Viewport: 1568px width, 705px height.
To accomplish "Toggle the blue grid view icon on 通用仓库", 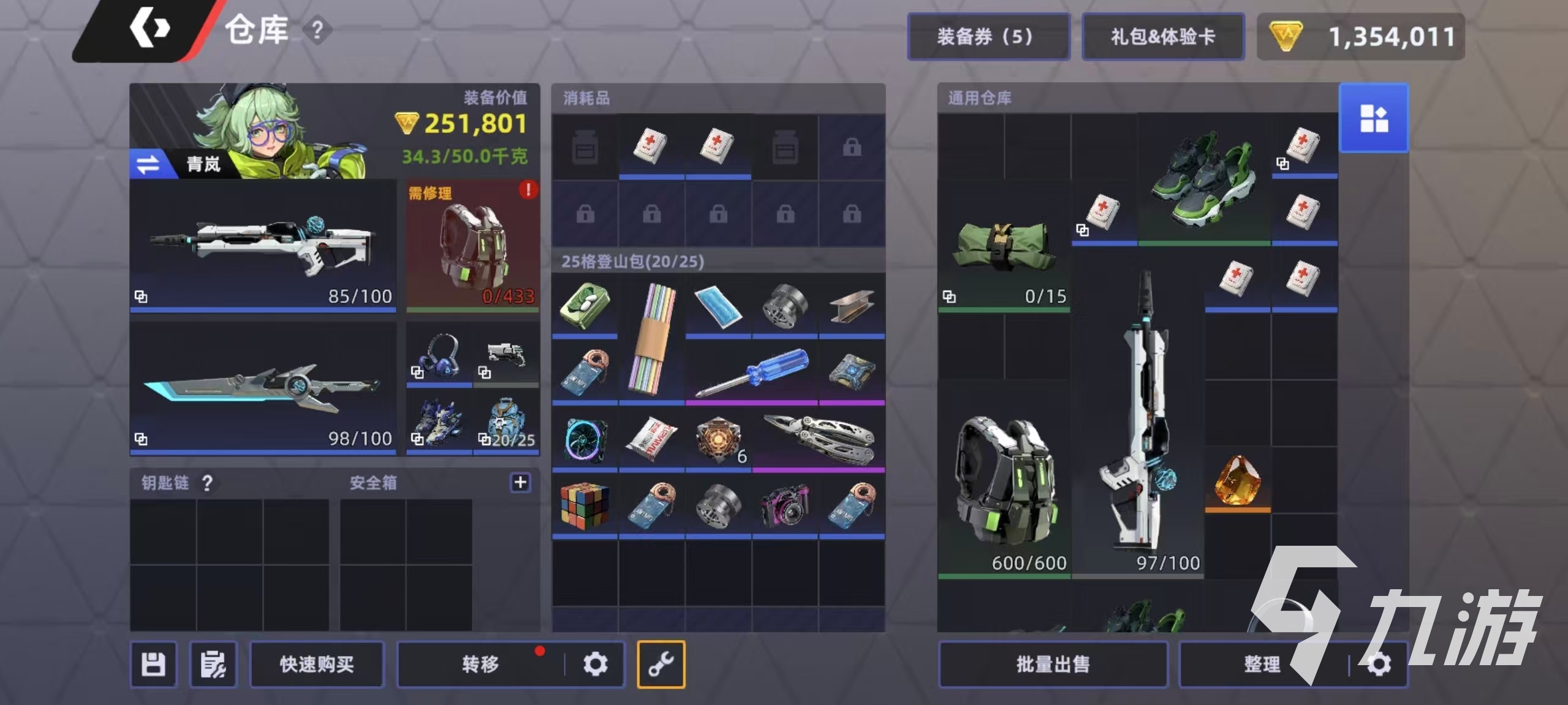I will click(1374, 118).
